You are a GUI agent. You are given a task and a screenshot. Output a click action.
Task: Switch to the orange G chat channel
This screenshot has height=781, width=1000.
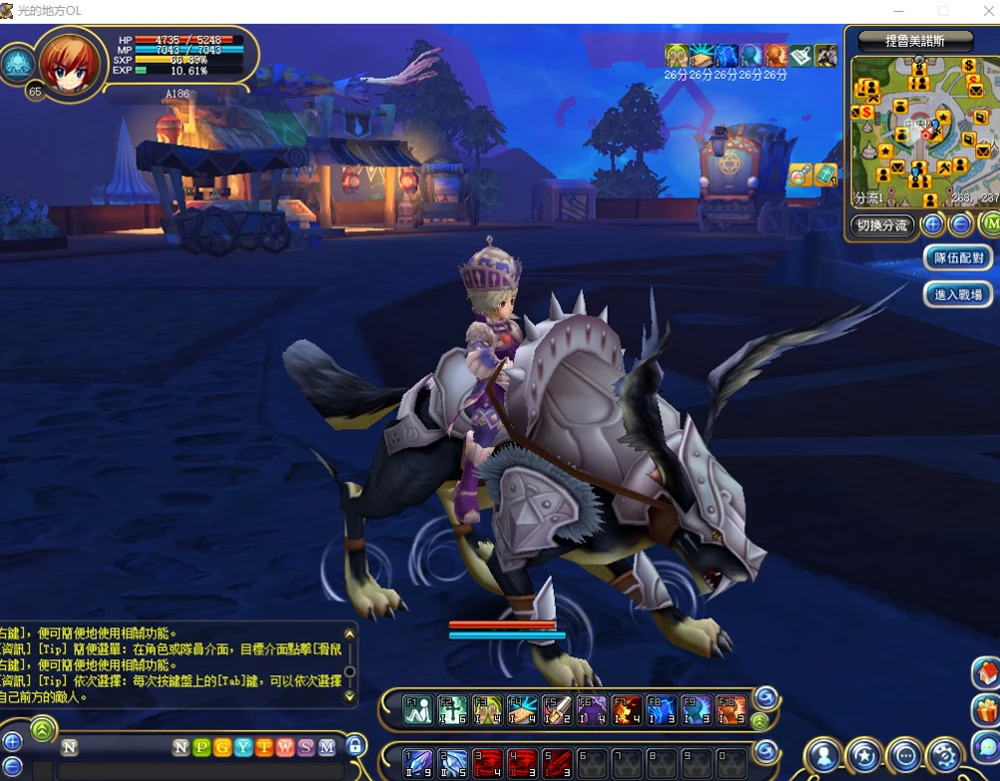(x=222, y=747)
